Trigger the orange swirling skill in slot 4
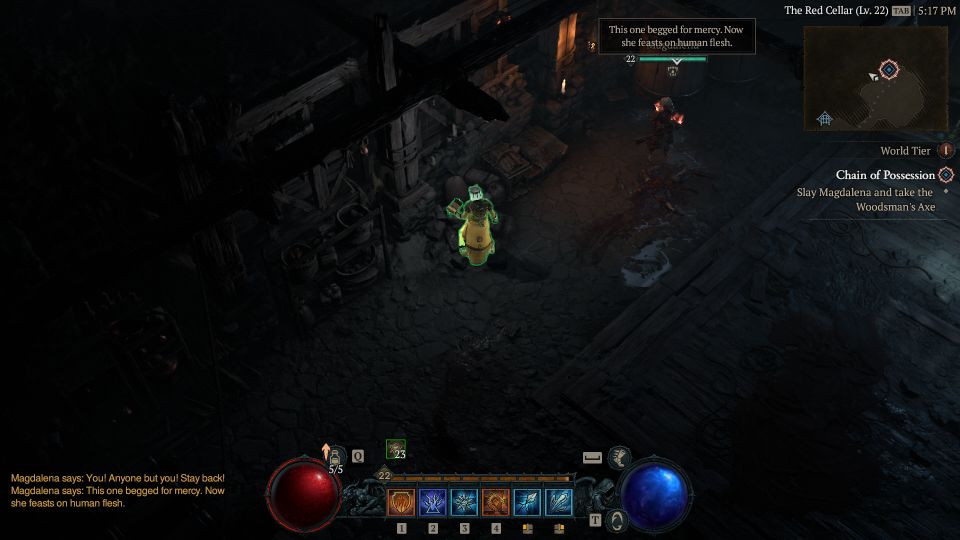Image resolution: width=960 pixels, height=540 pixels. pyautogui.click(x=496, y=502)
